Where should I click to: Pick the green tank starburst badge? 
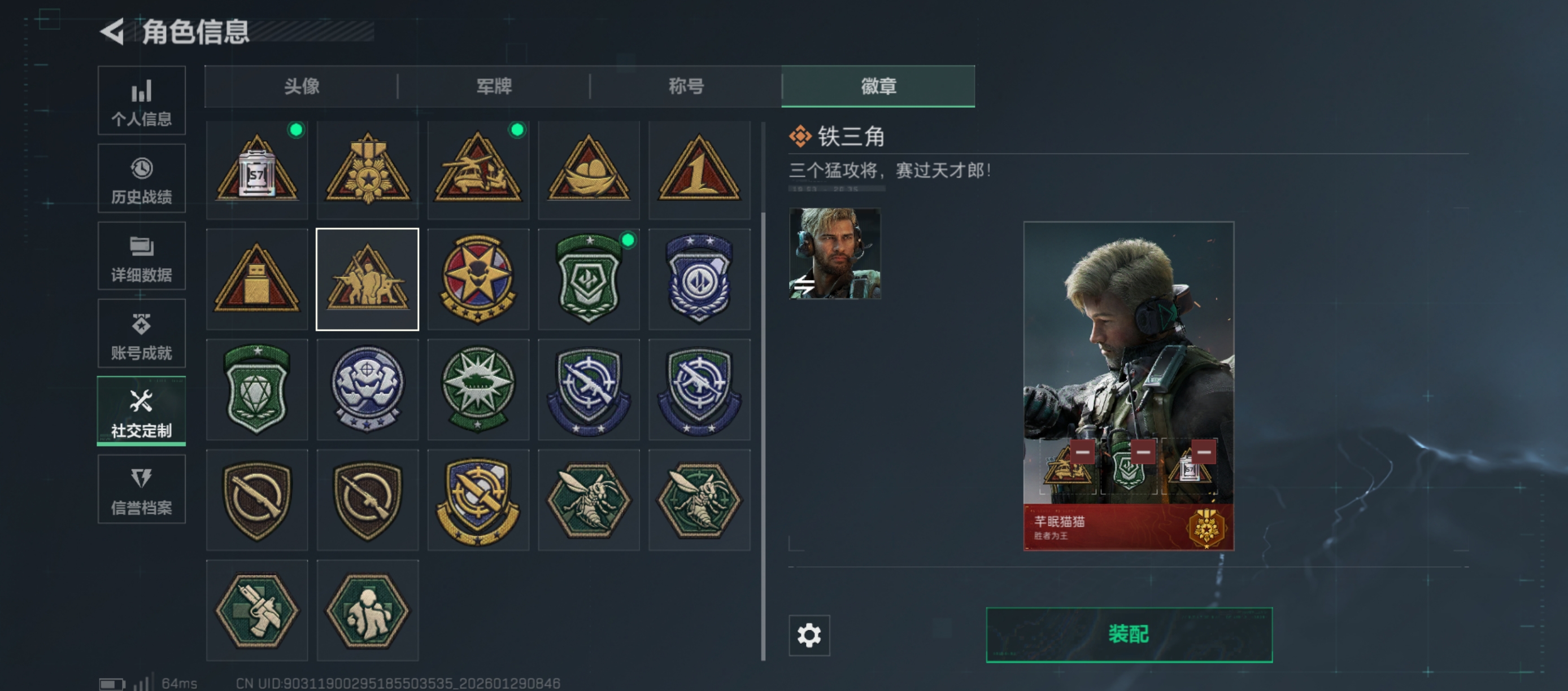pyautogui.click(x=478, y=390)
